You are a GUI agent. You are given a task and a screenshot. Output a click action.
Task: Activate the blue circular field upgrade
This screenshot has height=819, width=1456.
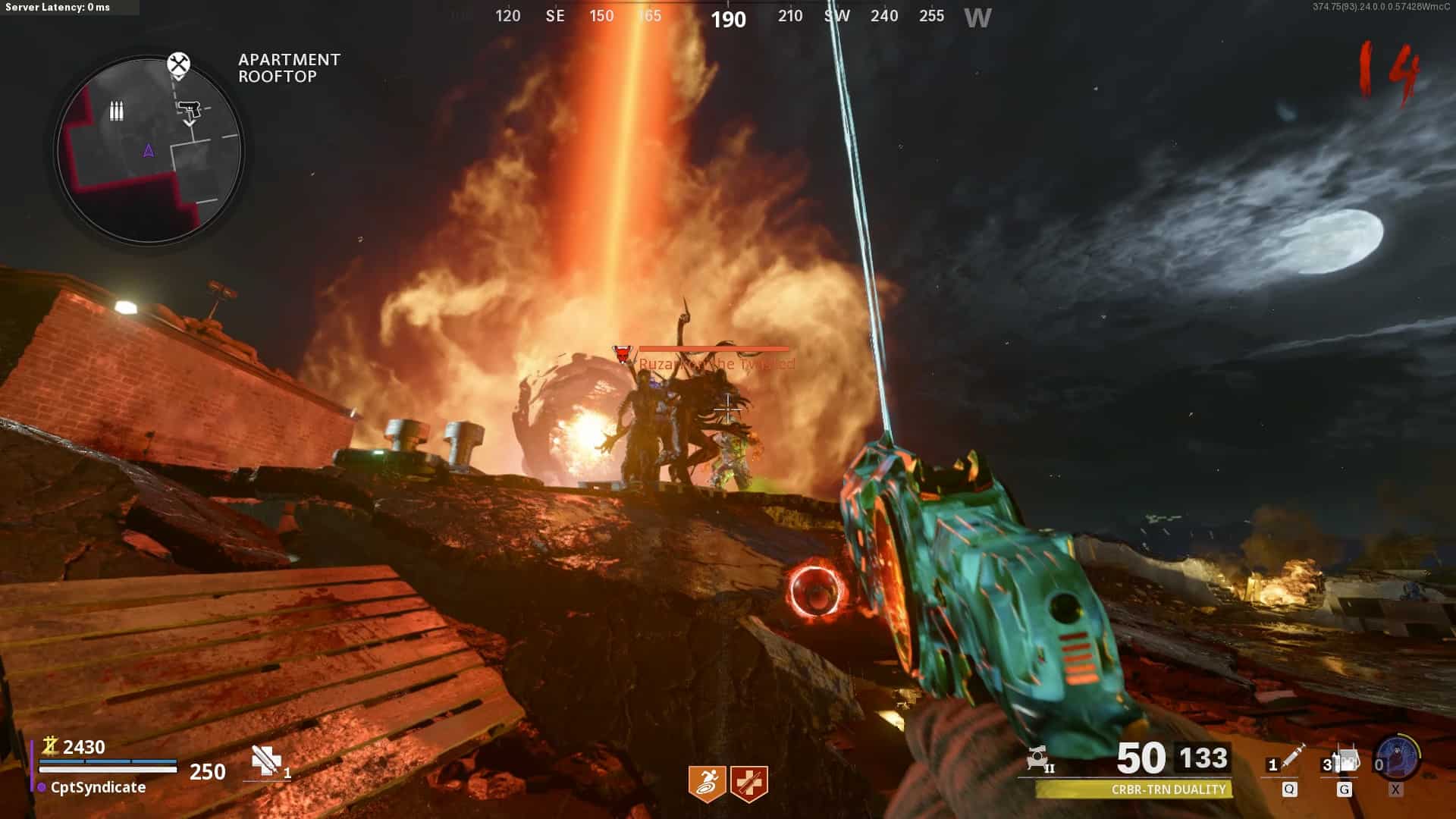1397,758
